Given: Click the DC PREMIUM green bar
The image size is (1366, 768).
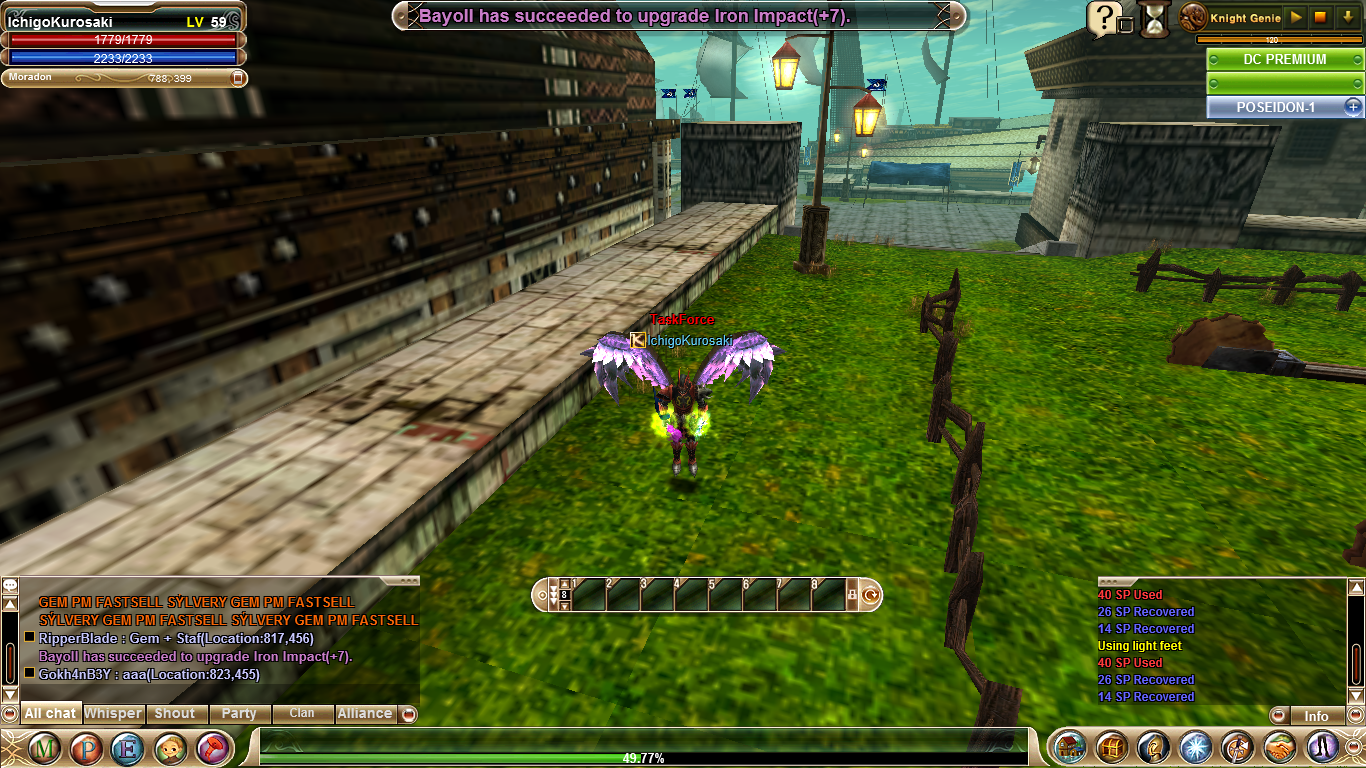Looking at the screenshot, I should point(1284,59).
